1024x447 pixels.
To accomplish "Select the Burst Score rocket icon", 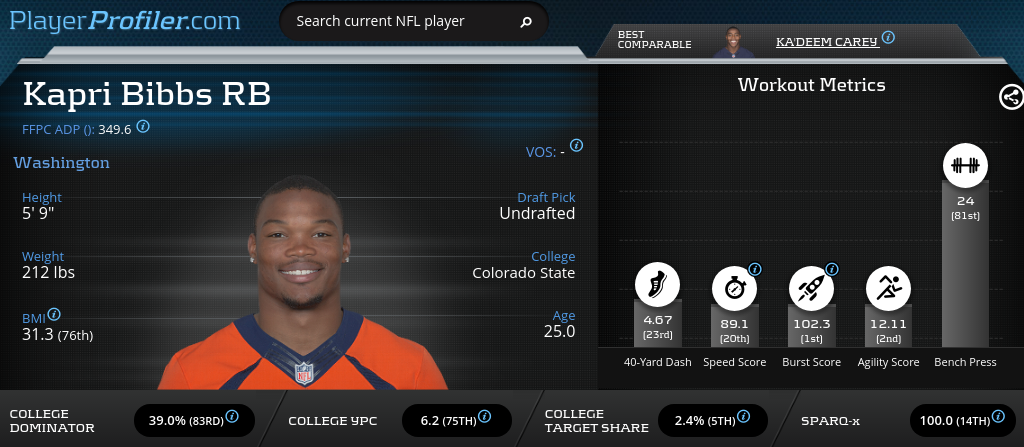I will 811,288.
